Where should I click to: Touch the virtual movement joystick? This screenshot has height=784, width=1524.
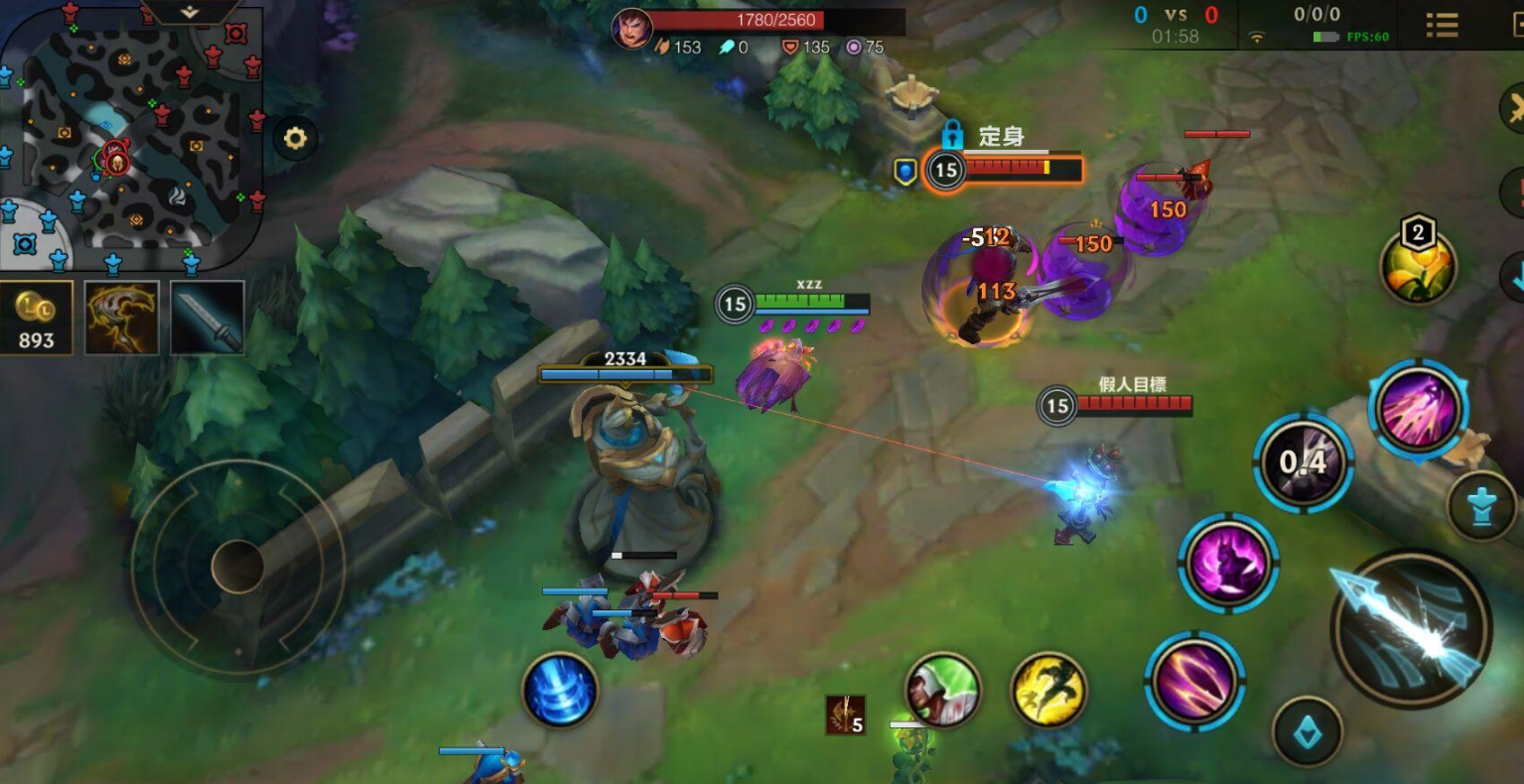click(x=237, y=567)
